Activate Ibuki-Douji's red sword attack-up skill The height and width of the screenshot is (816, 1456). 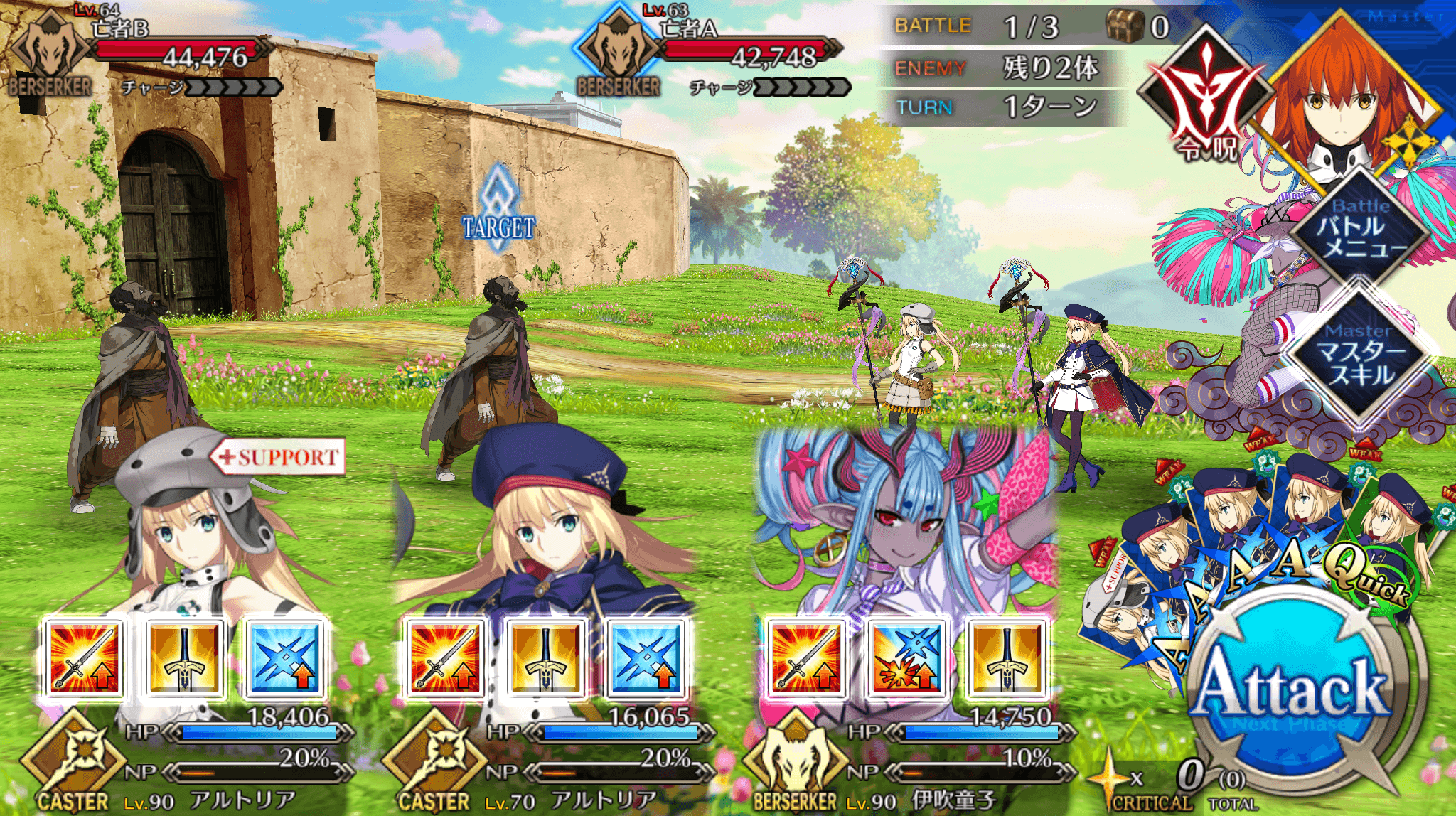pos(806,657)
